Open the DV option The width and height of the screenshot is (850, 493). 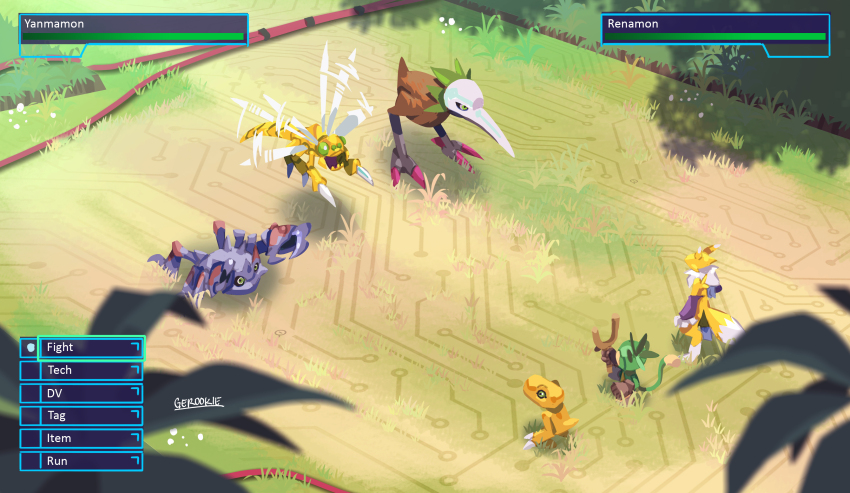(90, 393)
